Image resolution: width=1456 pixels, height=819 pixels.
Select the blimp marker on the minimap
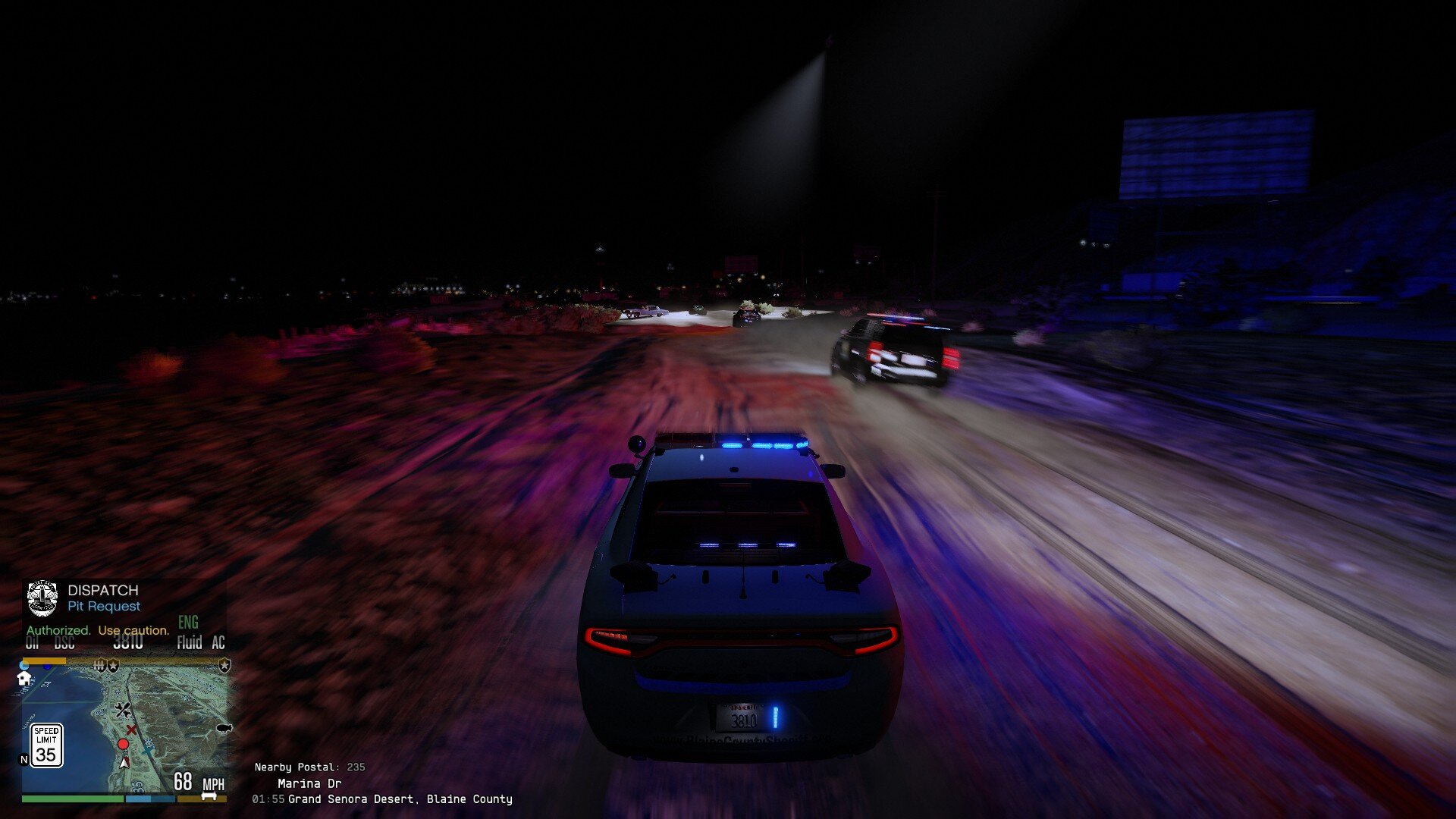coord(224,728)
